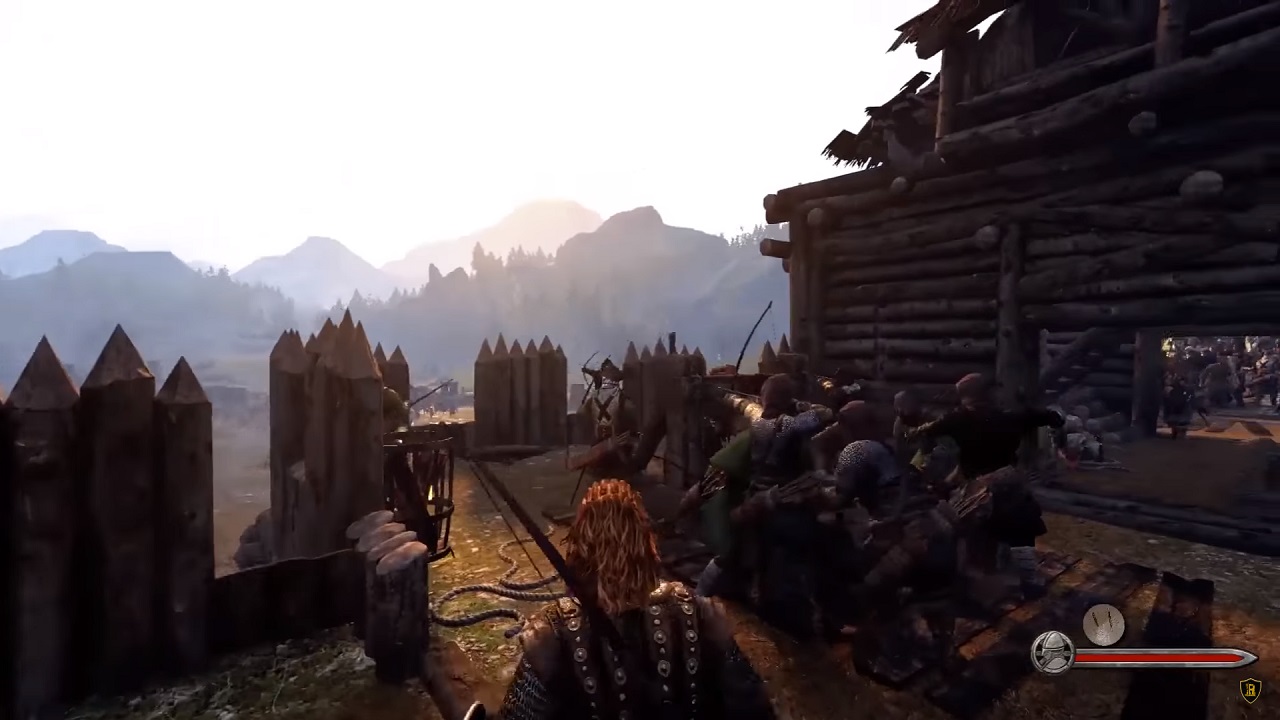
Task: Select the helmet portrait icon
Action: coord(1053,653)
